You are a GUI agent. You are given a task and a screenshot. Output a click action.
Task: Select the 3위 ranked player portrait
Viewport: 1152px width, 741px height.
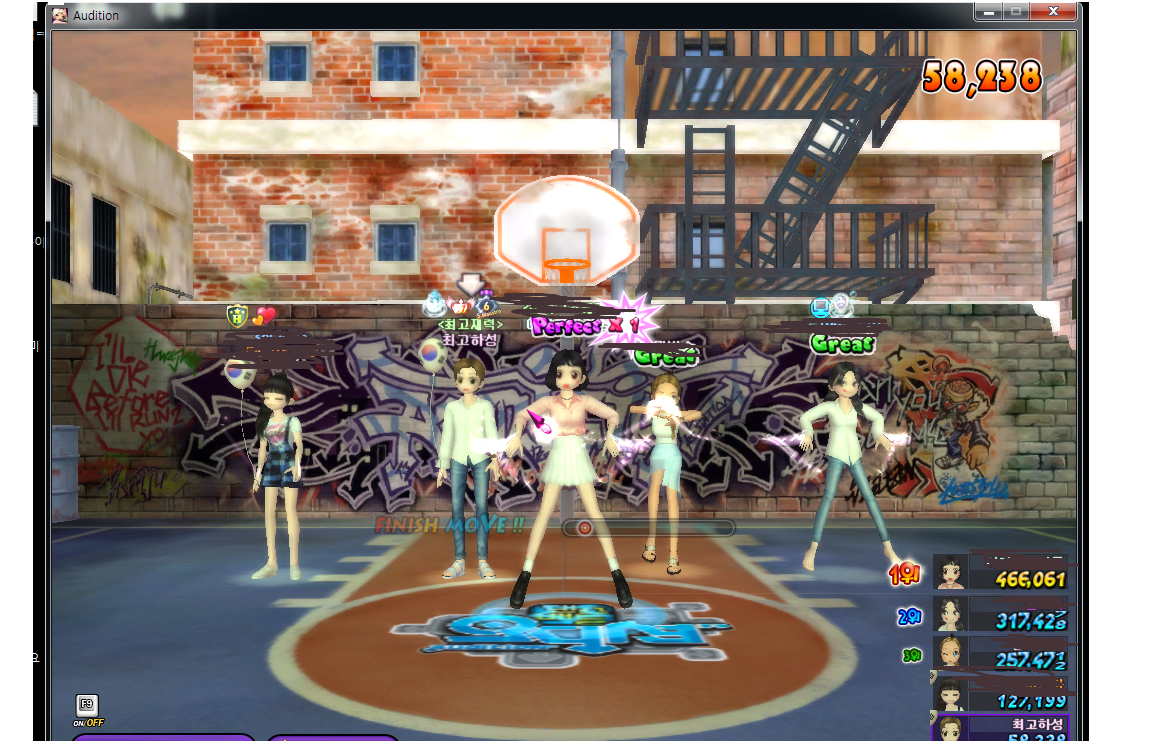pyautogui.click(x=949, y=653)
